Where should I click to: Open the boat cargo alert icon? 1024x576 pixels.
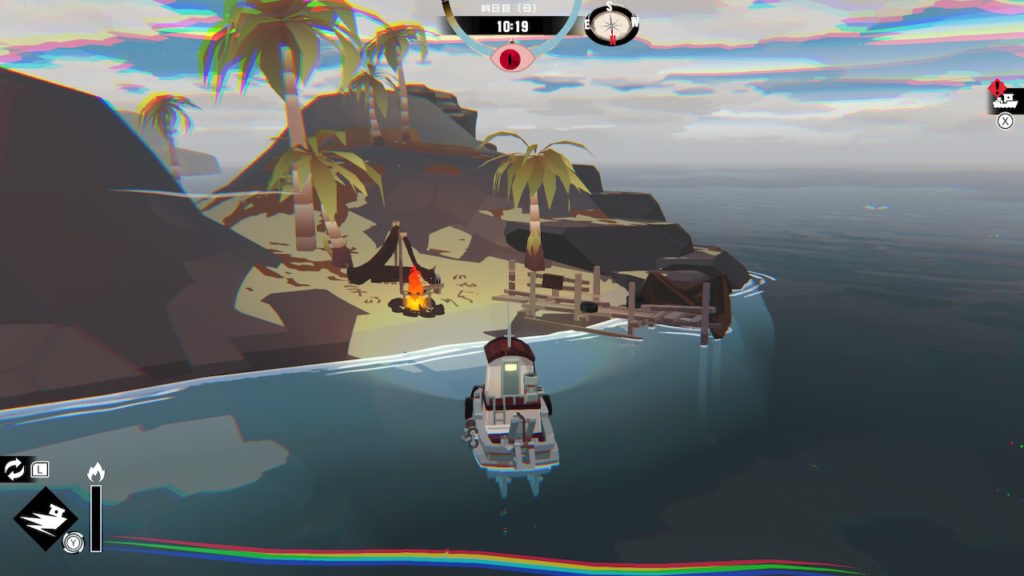click(1003, 98)
